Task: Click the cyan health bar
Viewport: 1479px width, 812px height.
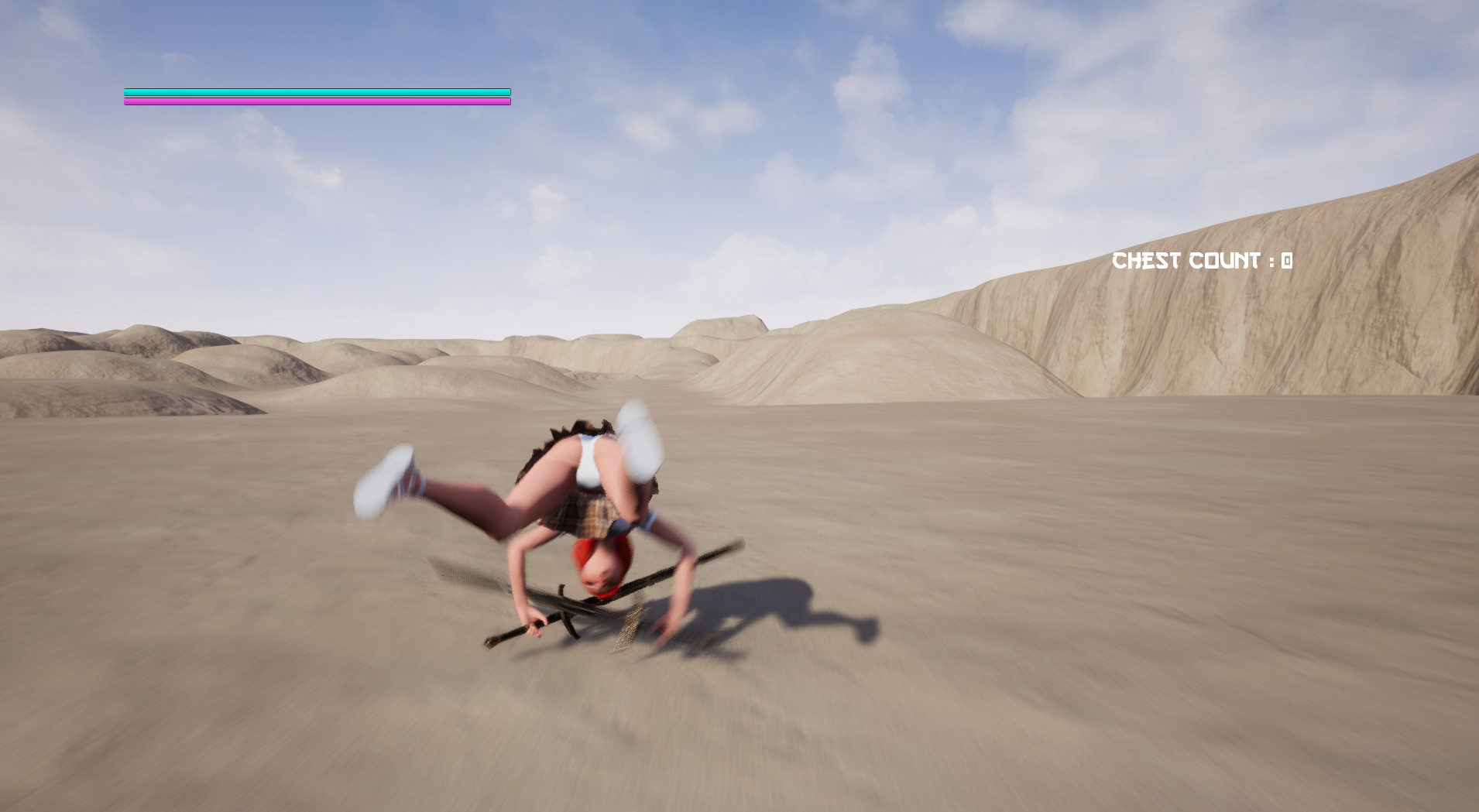Action: coord(310,91)
